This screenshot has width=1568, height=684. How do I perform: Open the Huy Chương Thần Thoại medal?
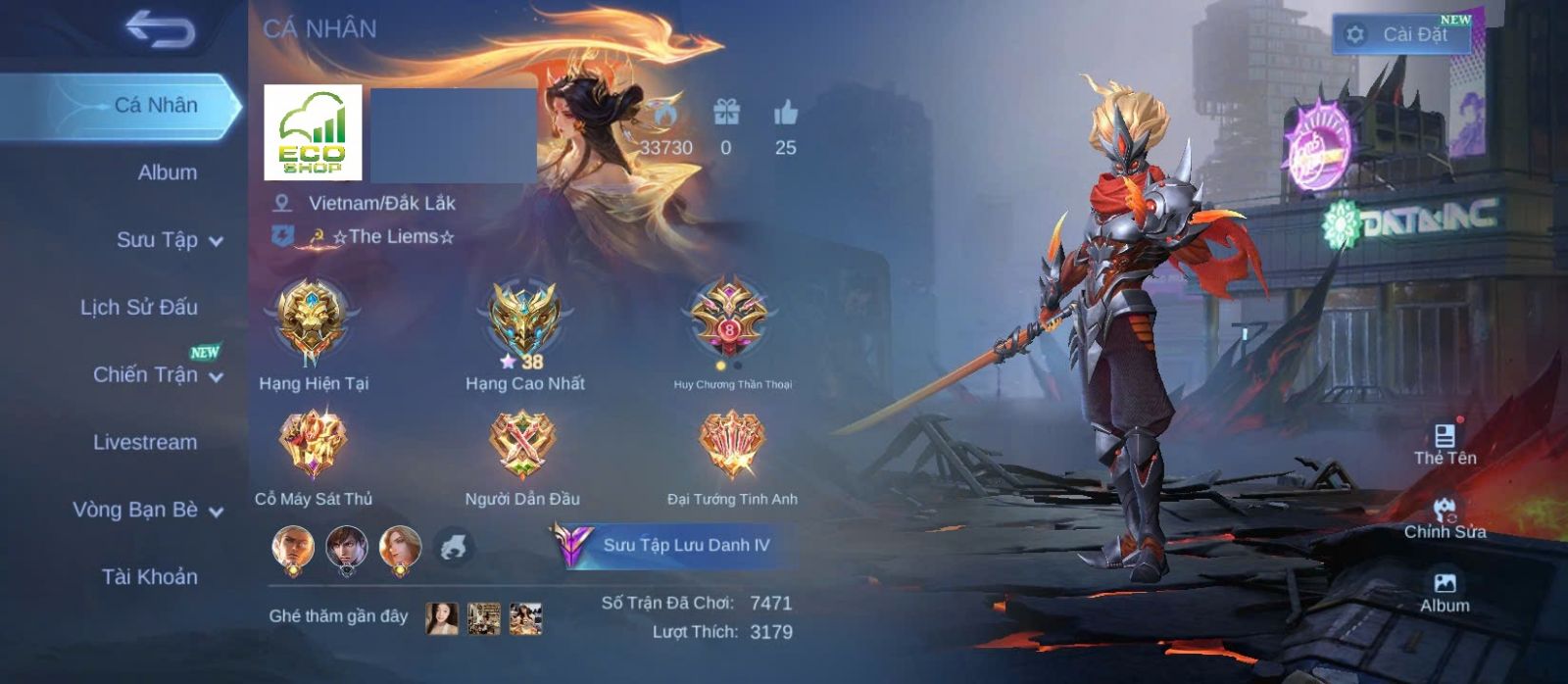tap(730, 320)
